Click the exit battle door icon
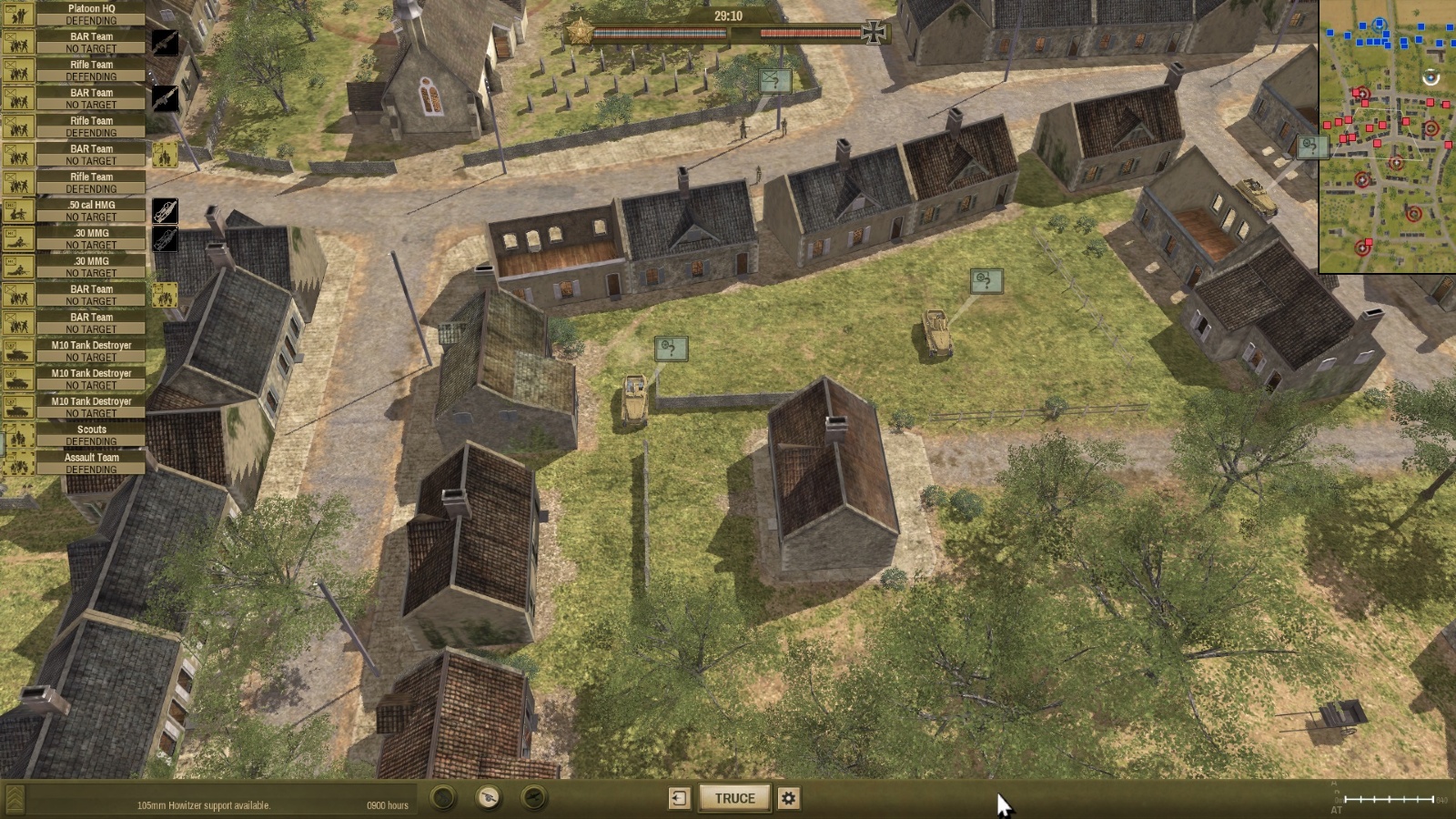 tap(679, 798)
